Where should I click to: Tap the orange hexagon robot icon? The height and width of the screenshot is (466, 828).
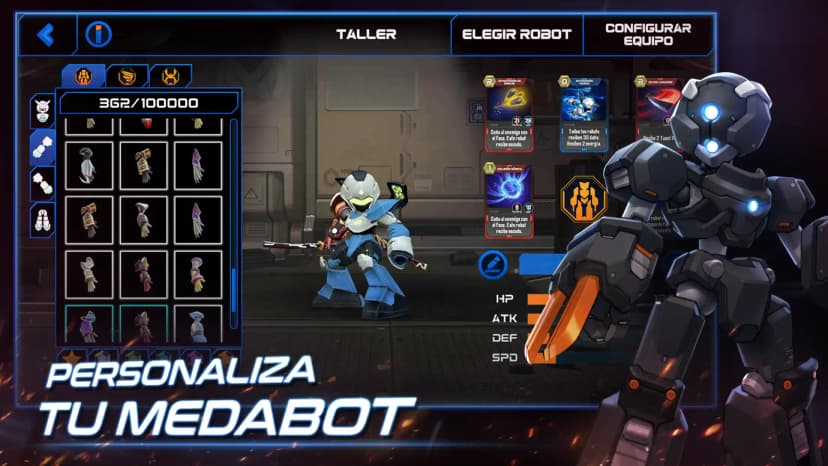tap(583, 199)
